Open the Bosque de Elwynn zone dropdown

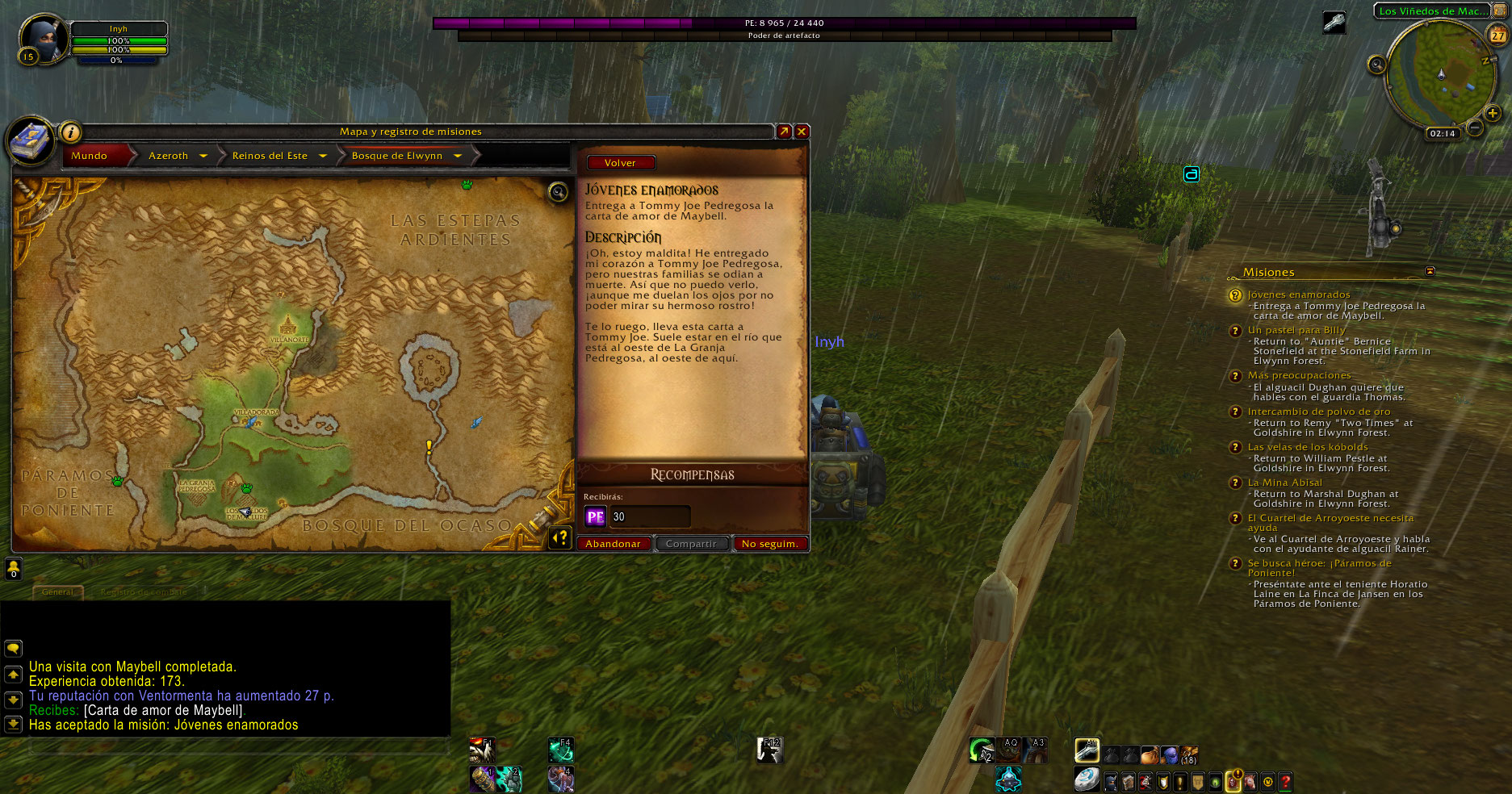tap(458, 156)
